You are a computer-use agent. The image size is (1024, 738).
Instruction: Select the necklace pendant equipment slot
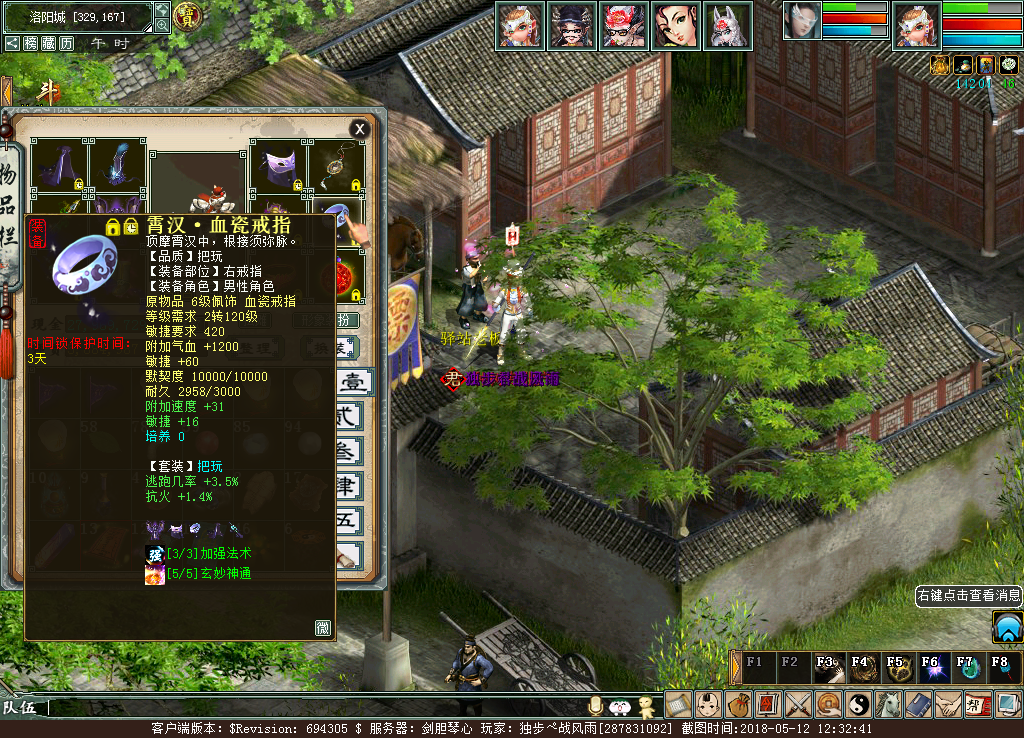pos(336,166)
